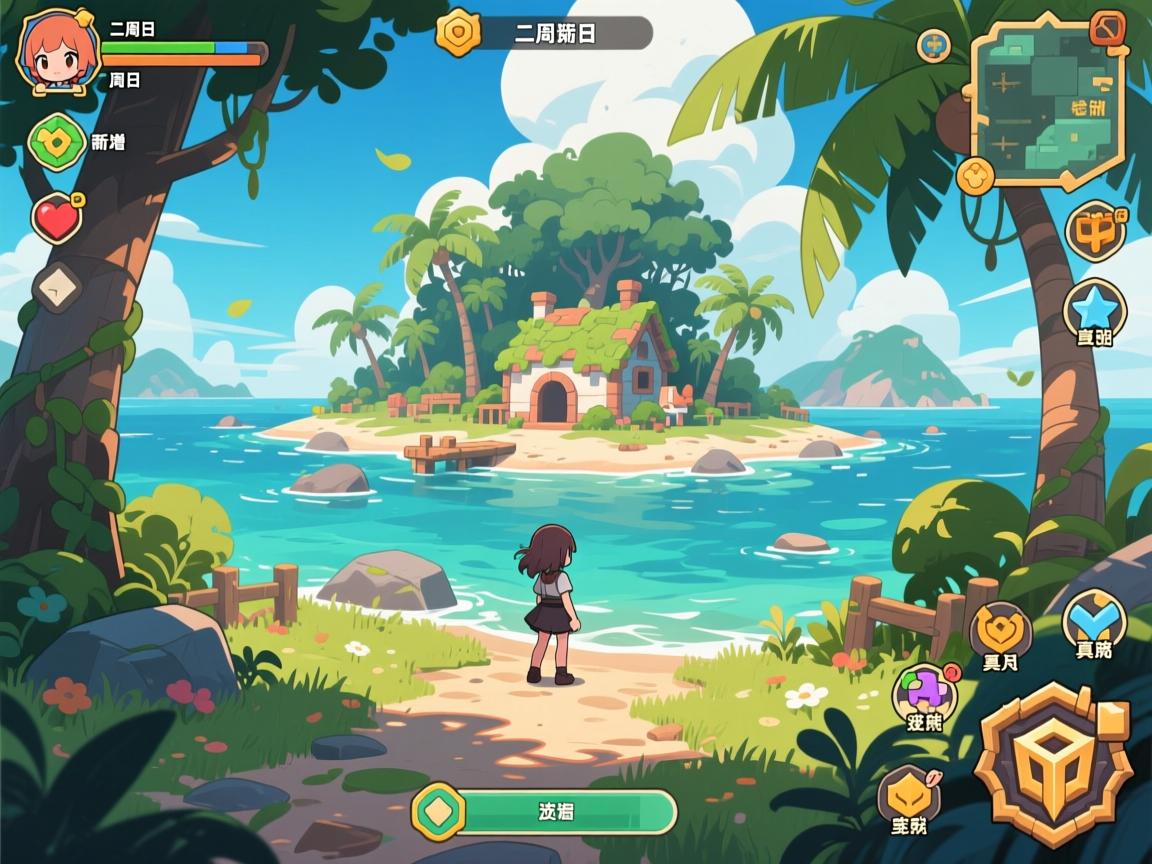The height and width of the screenshot is (864, 1152).
Task: Click the gold clover button below minimap
Action: click(975, 177)
